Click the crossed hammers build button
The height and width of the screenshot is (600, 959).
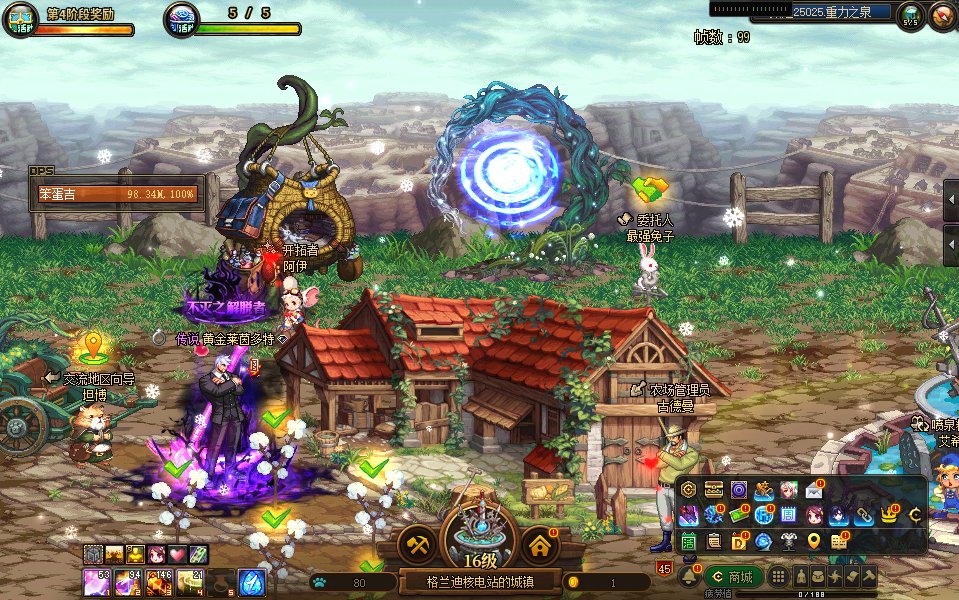tap(416, 545)
